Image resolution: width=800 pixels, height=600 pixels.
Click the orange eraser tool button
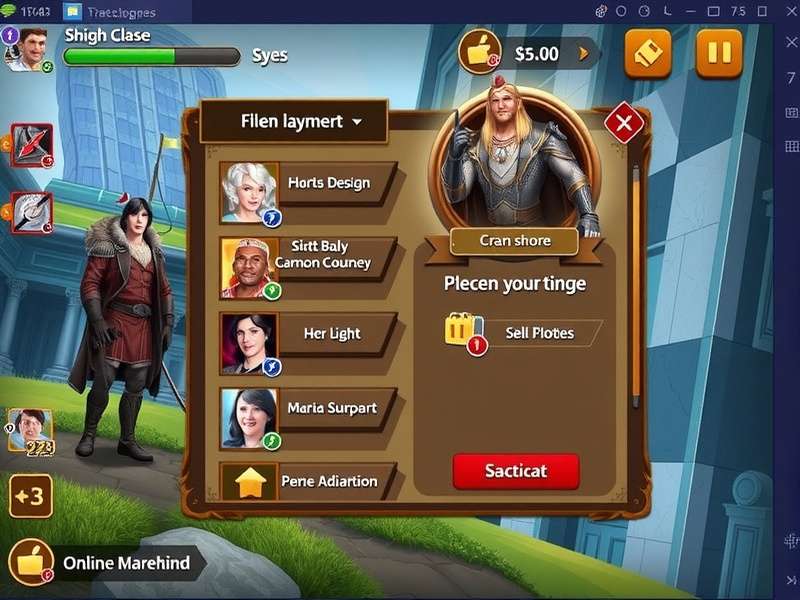pos(648,53)
